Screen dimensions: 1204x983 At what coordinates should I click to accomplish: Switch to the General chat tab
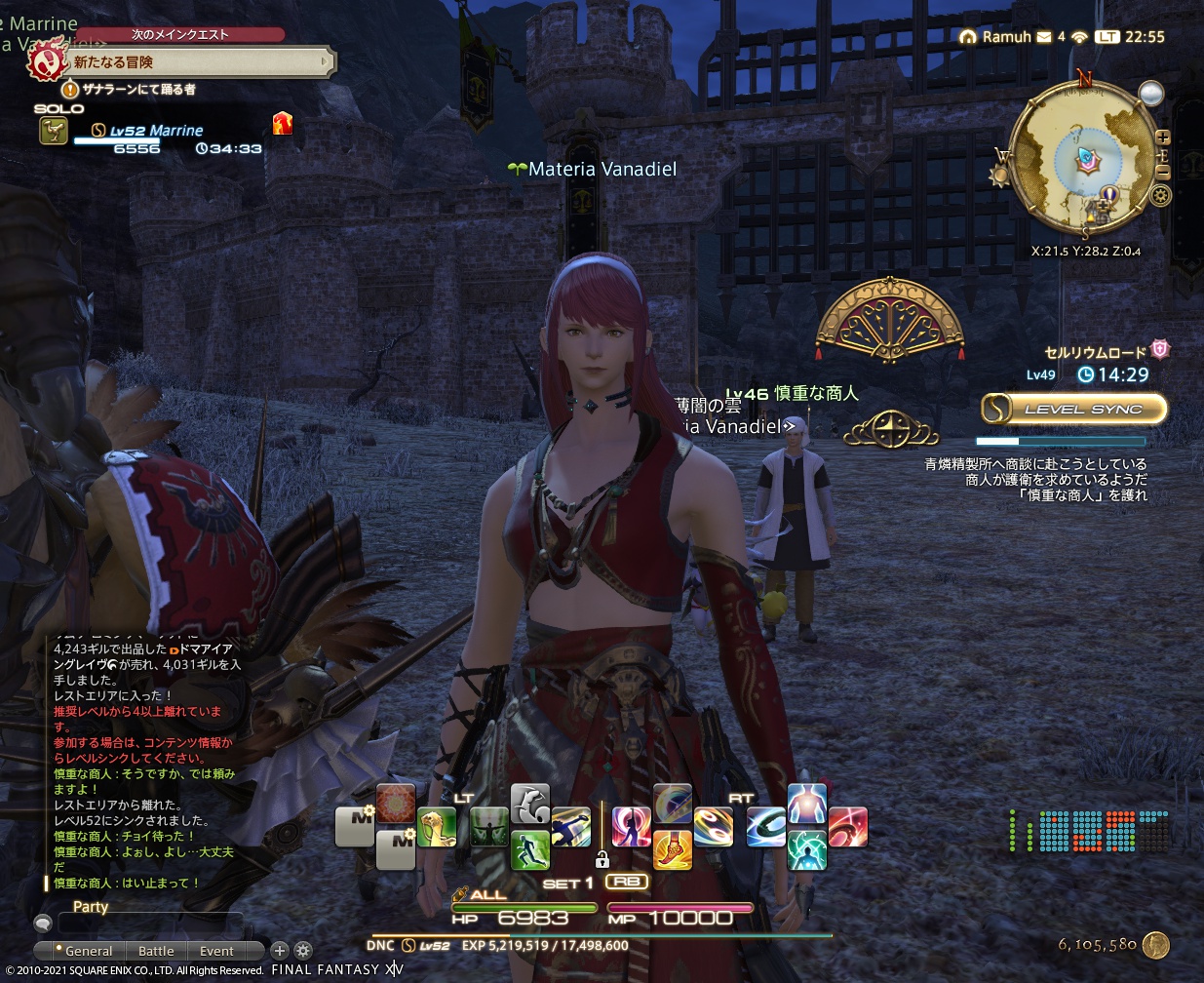pyautogui.click(x=84, y=951)
